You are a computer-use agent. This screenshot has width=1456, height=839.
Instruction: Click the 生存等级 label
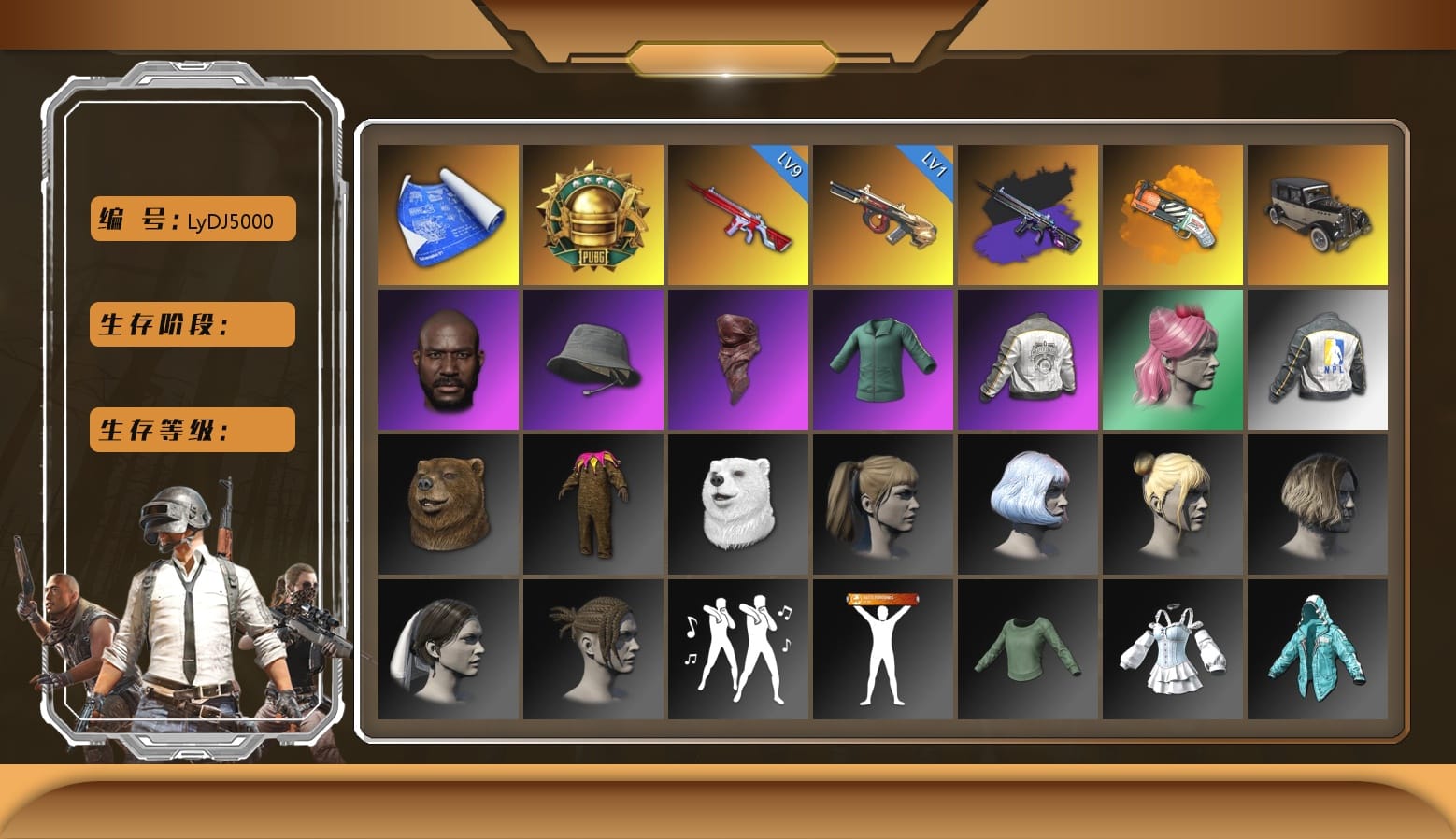click(x=191, y=430)
